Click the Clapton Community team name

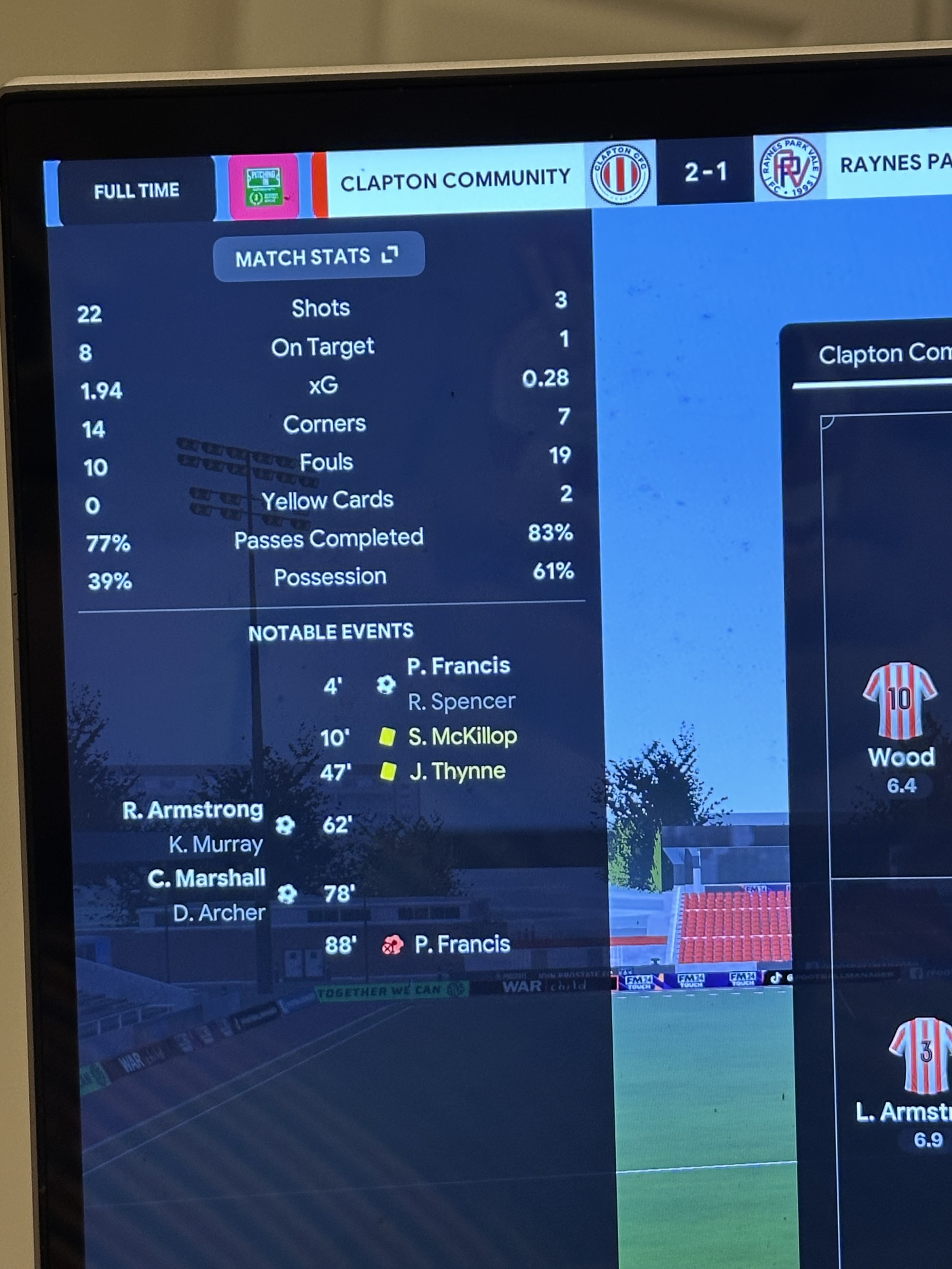click(x=455, y=179)
